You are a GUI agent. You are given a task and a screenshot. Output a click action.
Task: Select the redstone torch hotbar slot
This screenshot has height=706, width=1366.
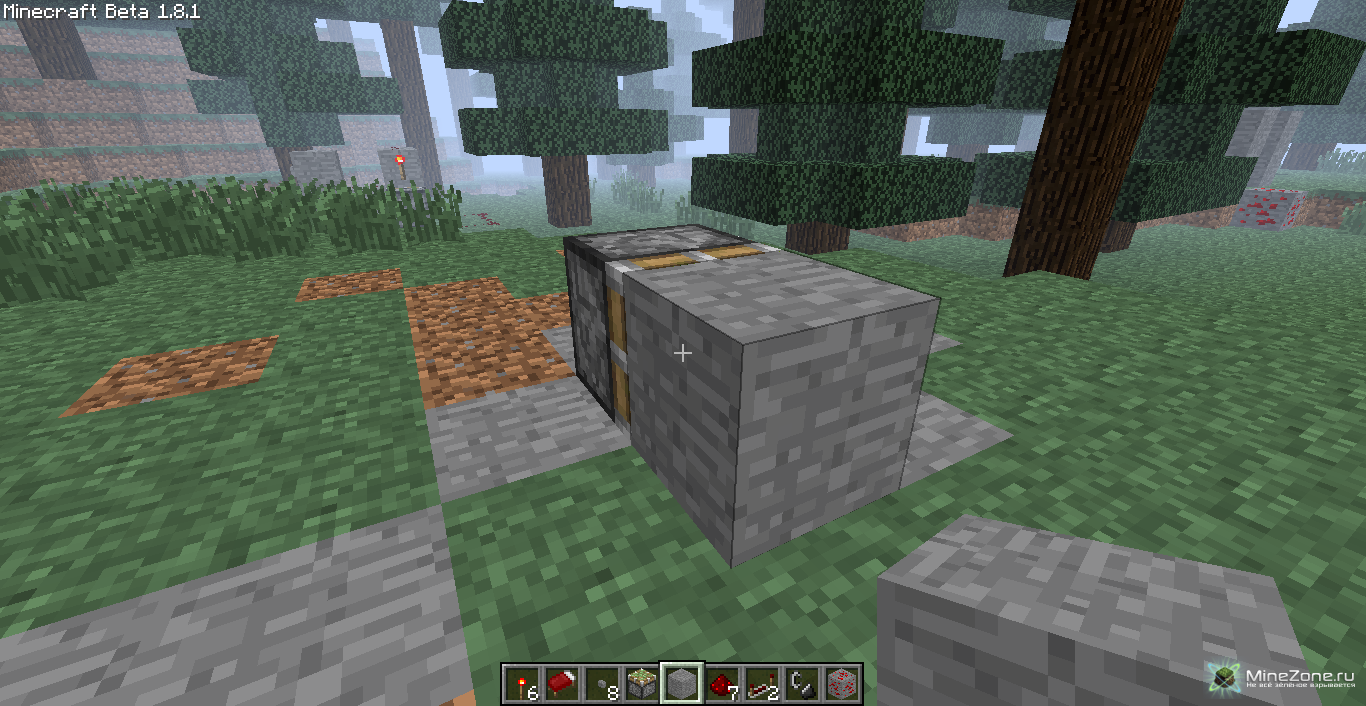(x=522, y=684)
